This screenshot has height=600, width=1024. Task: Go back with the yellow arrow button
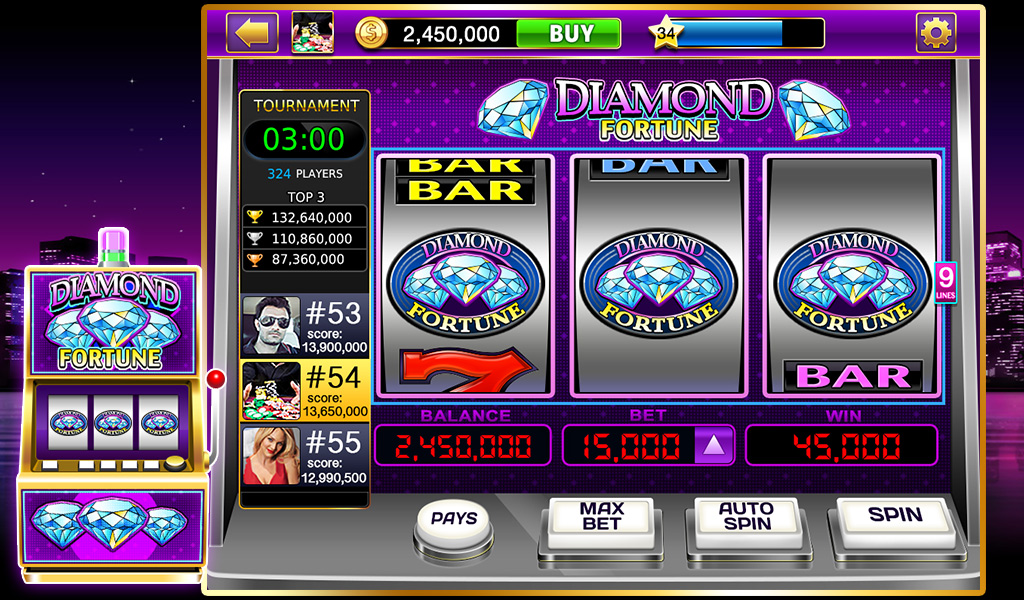pos(252,33)
